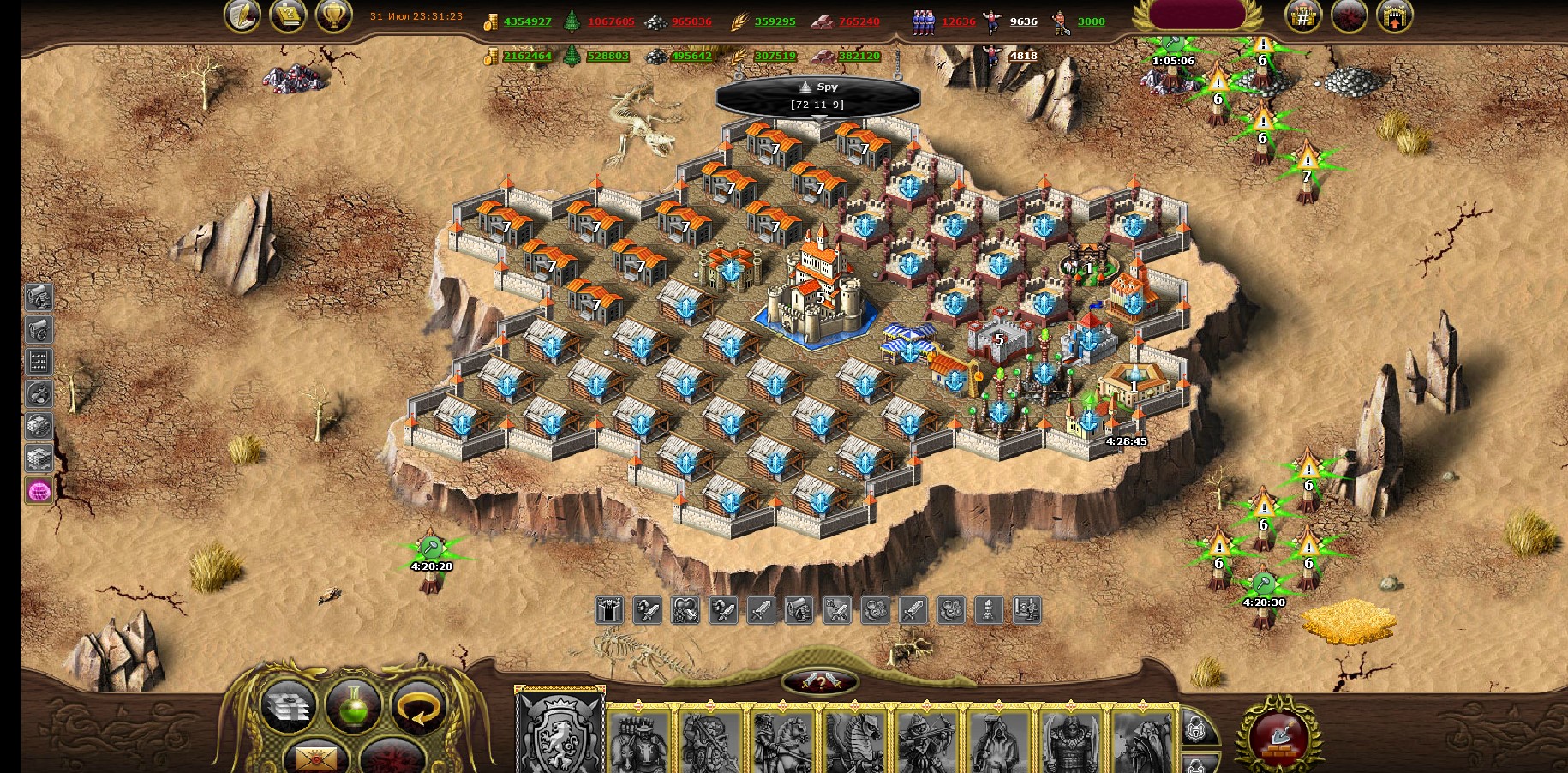
Task: Choose the archer unit portrait
Action: [926, 742]
